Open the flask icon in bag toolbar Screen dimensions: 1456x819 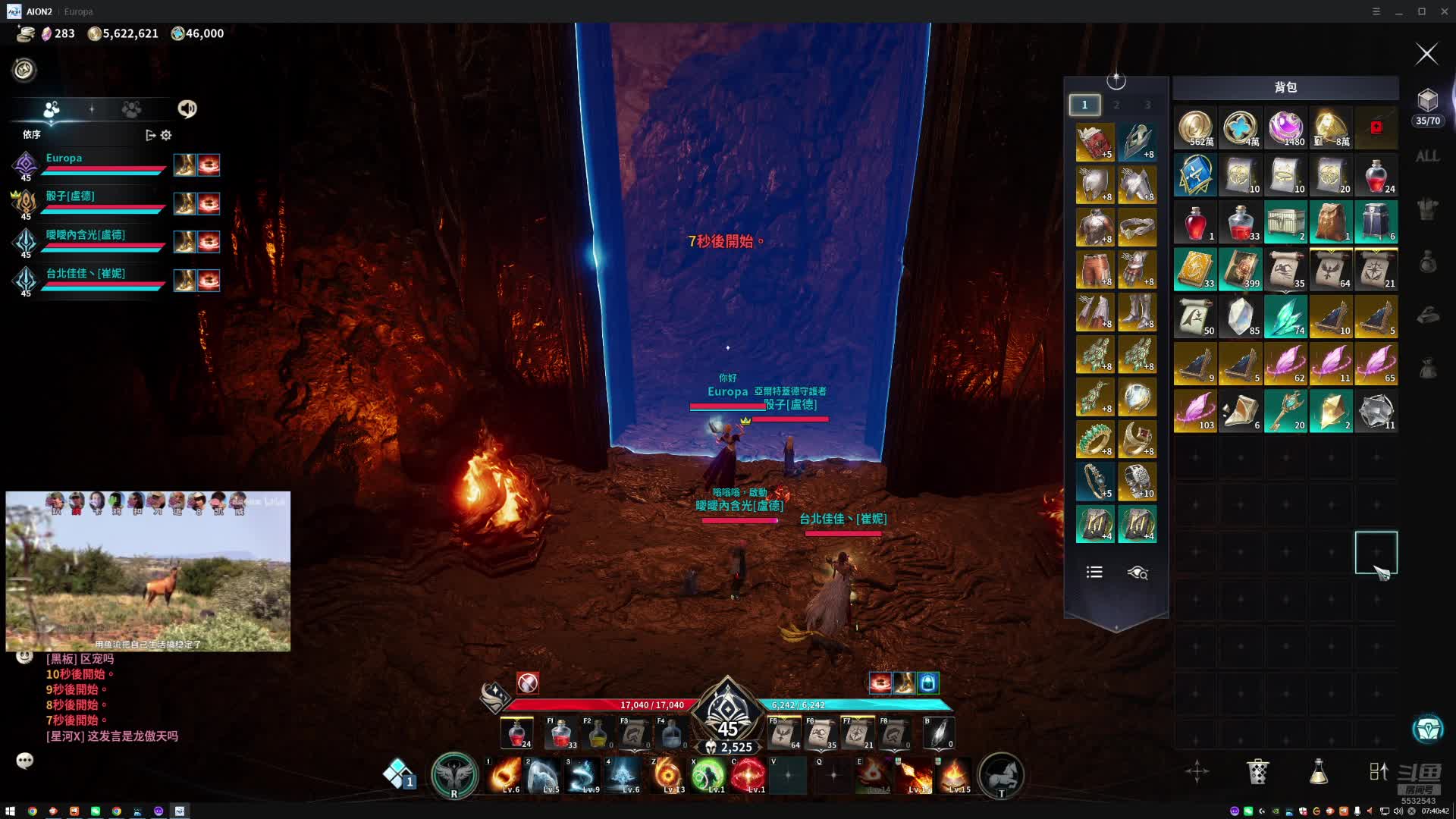point(1318,771)
